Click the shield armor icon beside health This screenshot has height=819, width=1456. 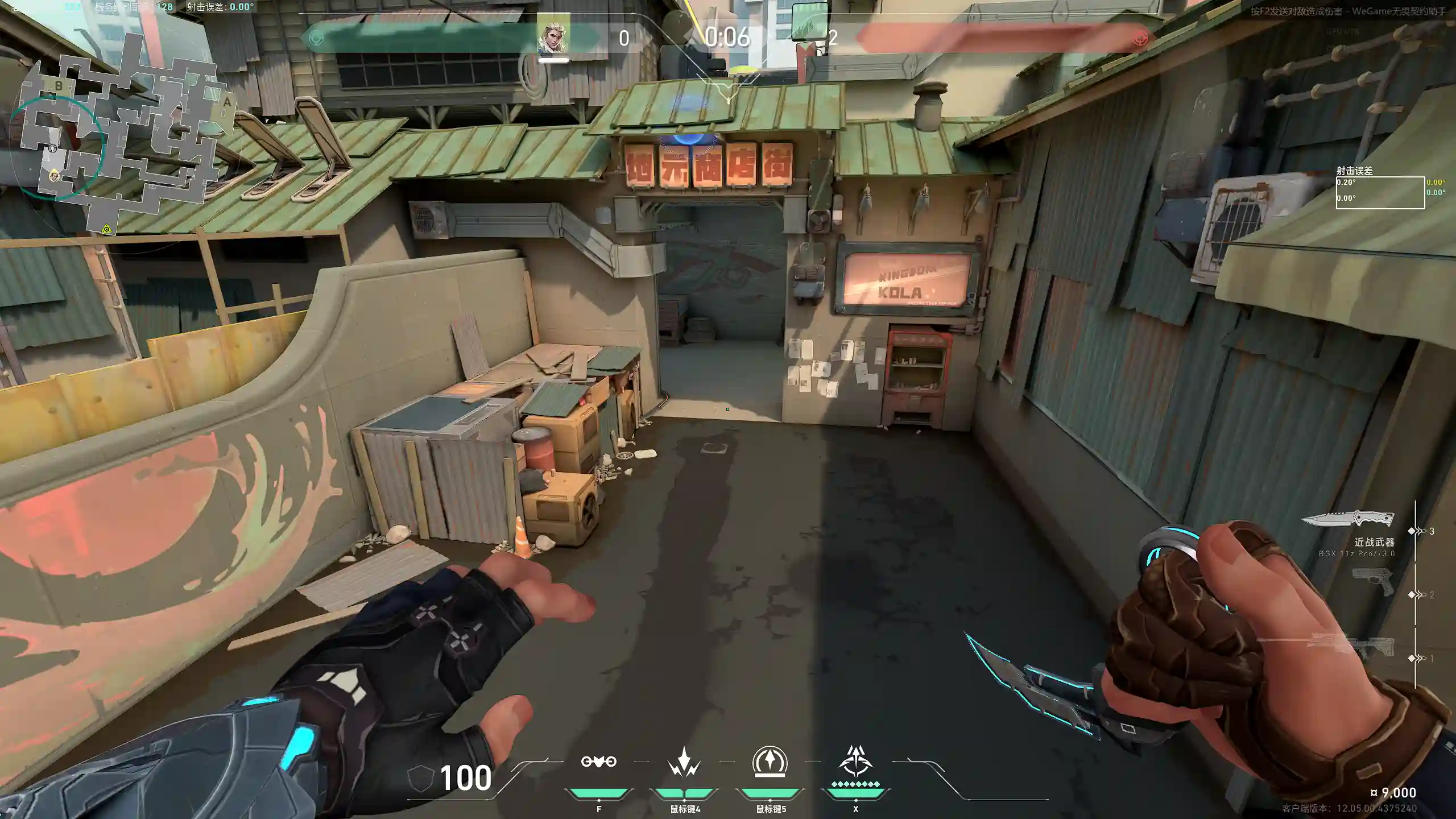click(x=421, y=777)
